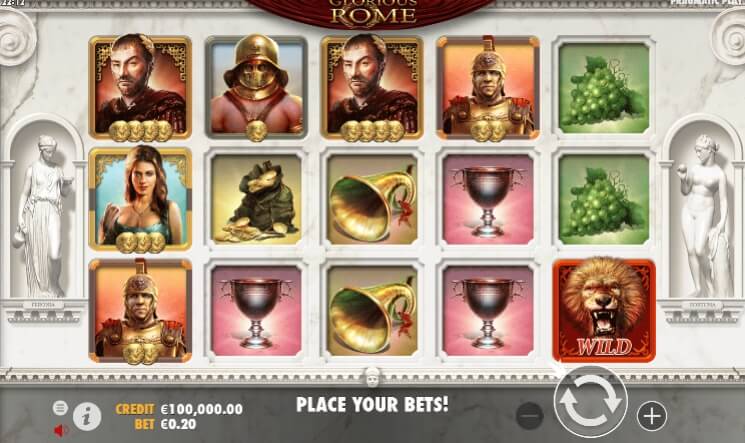
Task: Toggle the red speaker sound icon
Action: [60, 430]
